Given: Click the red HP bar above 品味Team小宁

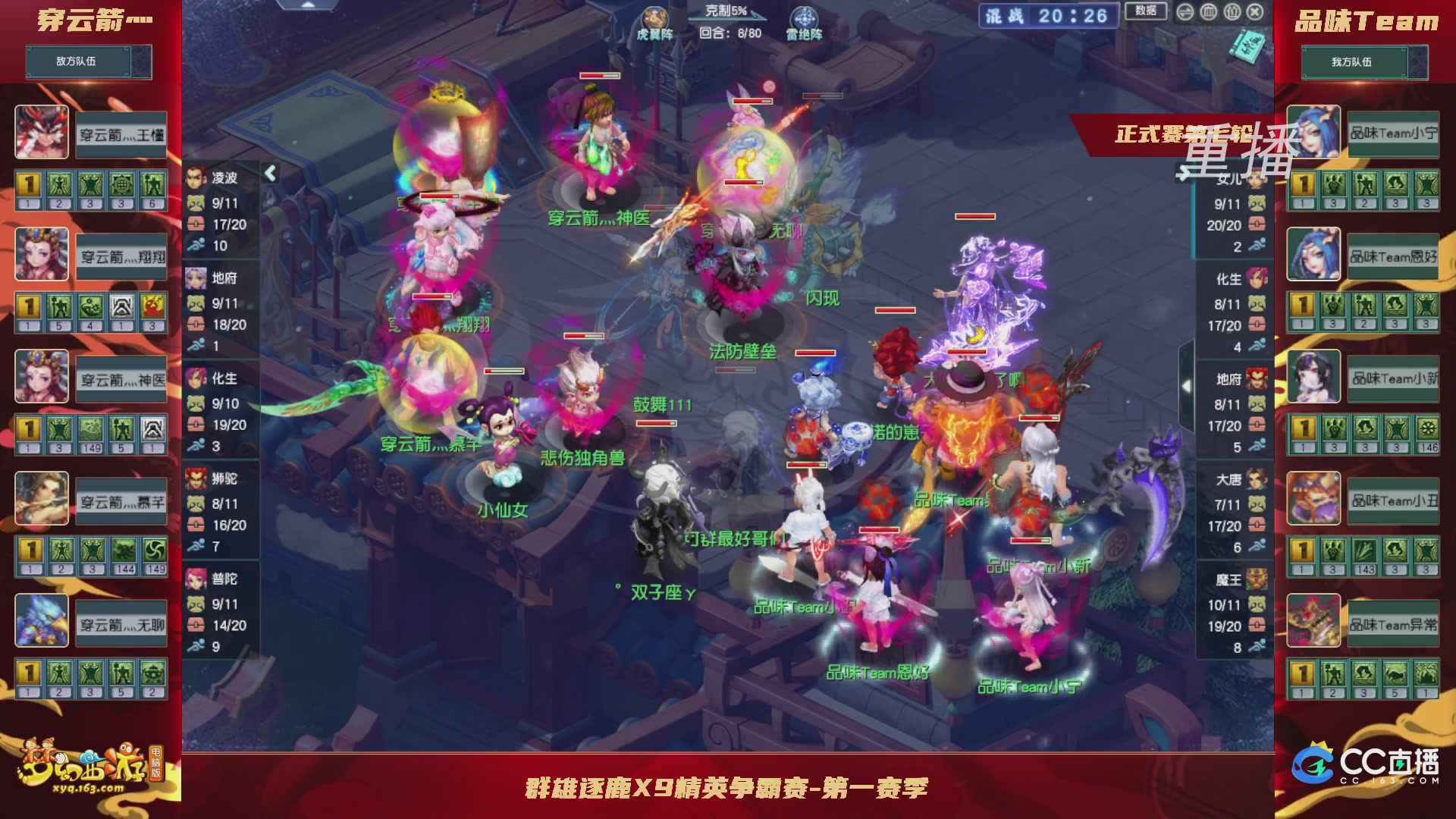Looking at the screenshot, I should [x=1029, y=540].
